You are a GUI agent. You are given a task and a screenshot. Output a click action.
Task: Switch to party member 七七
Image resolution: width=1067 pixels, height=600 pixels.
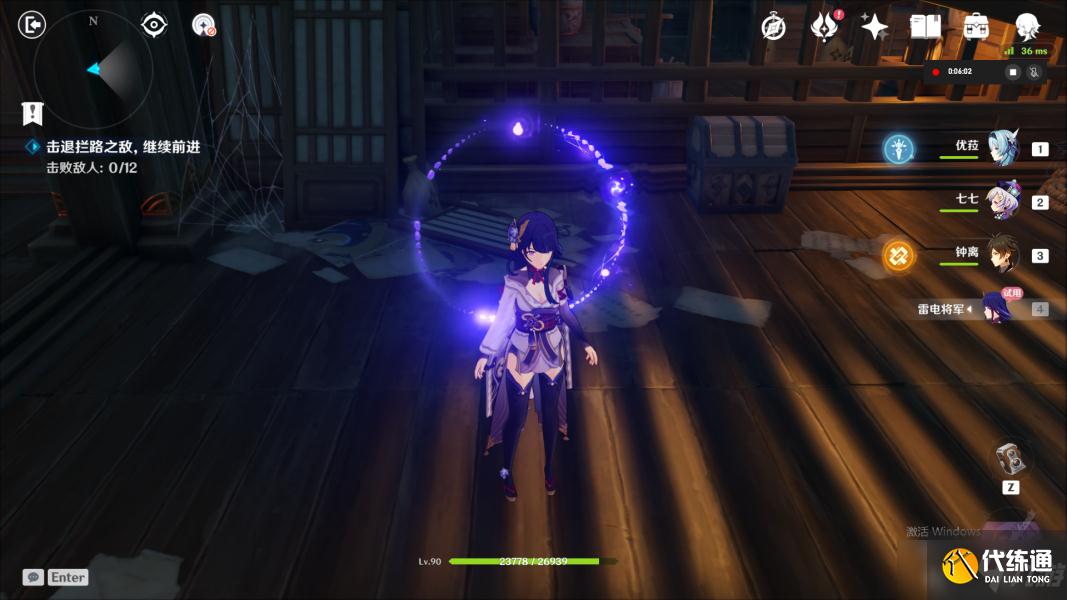[1001, 201]
